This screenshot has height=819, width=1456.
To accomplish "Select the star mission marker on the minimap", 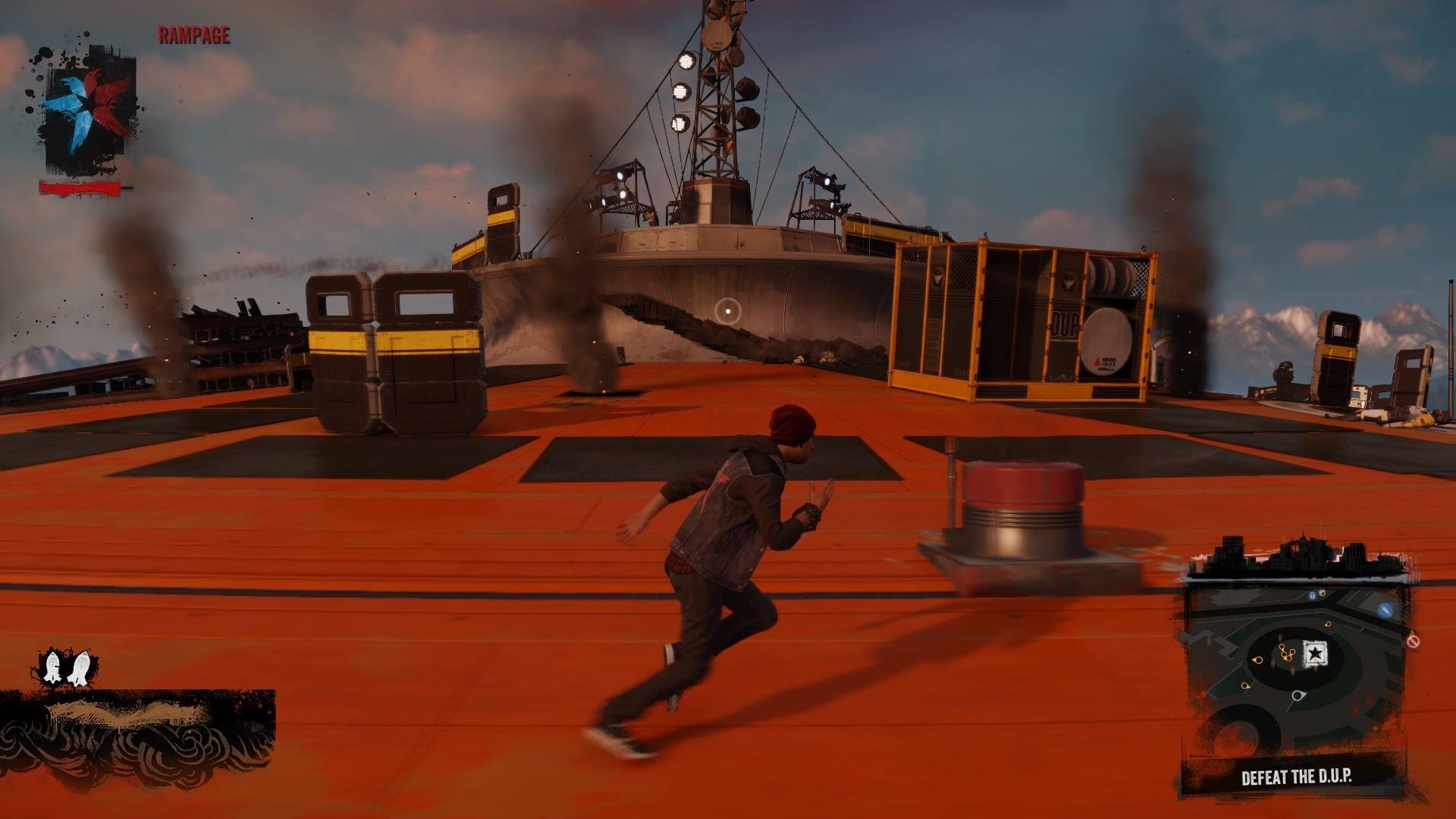I will click(x=1313, y=654).
